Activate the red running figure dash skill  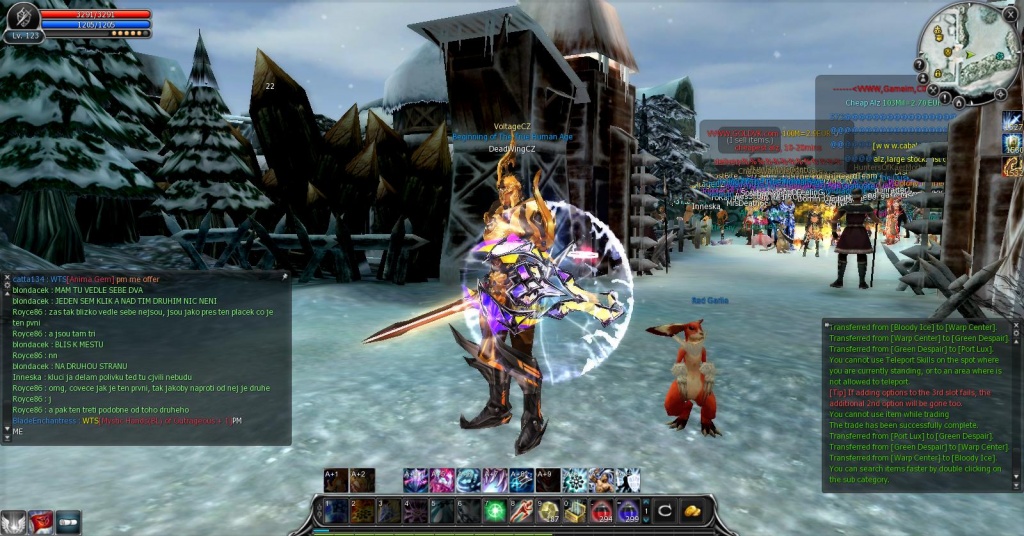[521, 511]
